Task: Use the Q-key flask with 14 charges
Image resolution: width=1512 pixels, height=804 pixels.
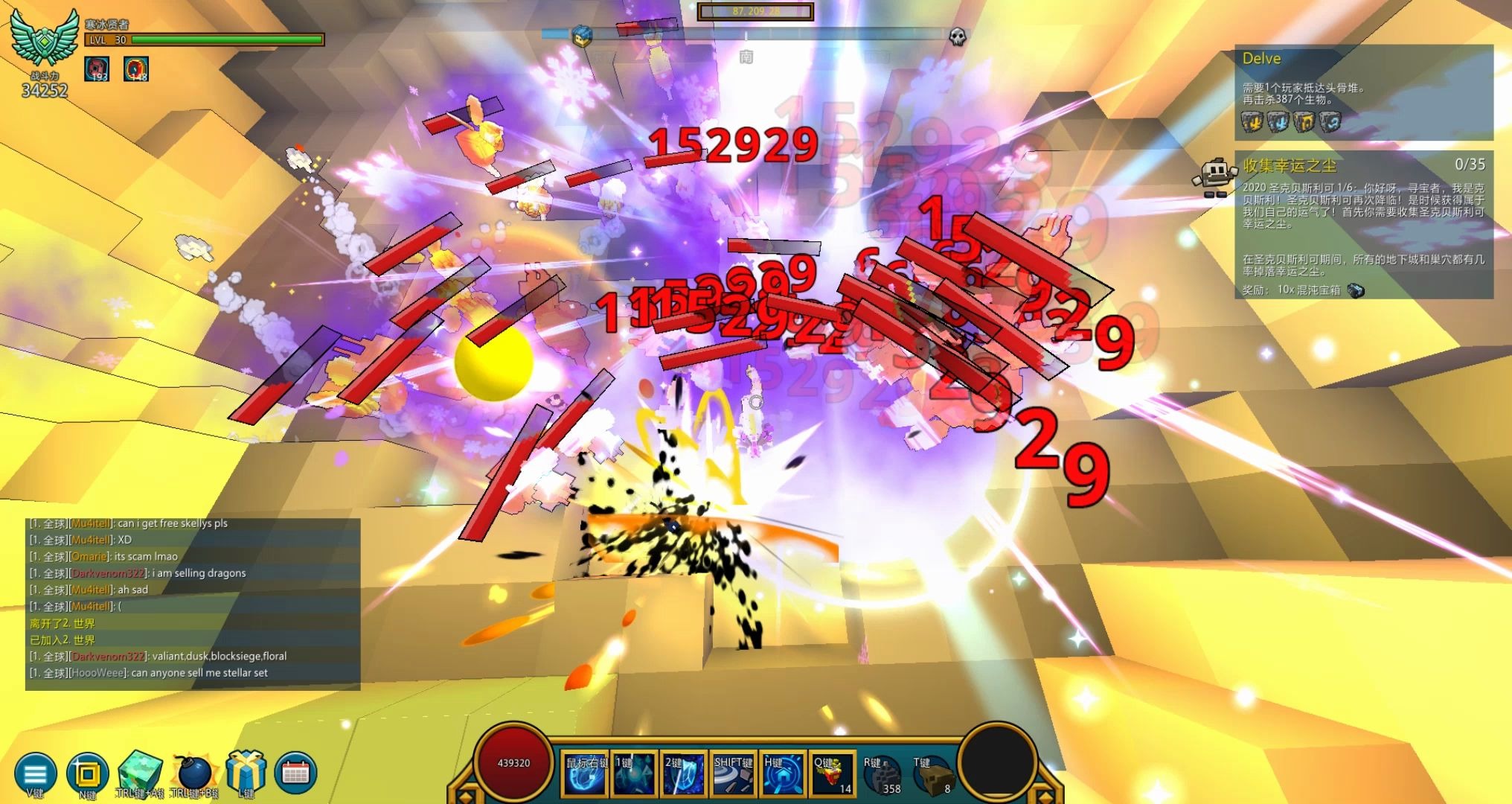Action: [x=833, y=773]
